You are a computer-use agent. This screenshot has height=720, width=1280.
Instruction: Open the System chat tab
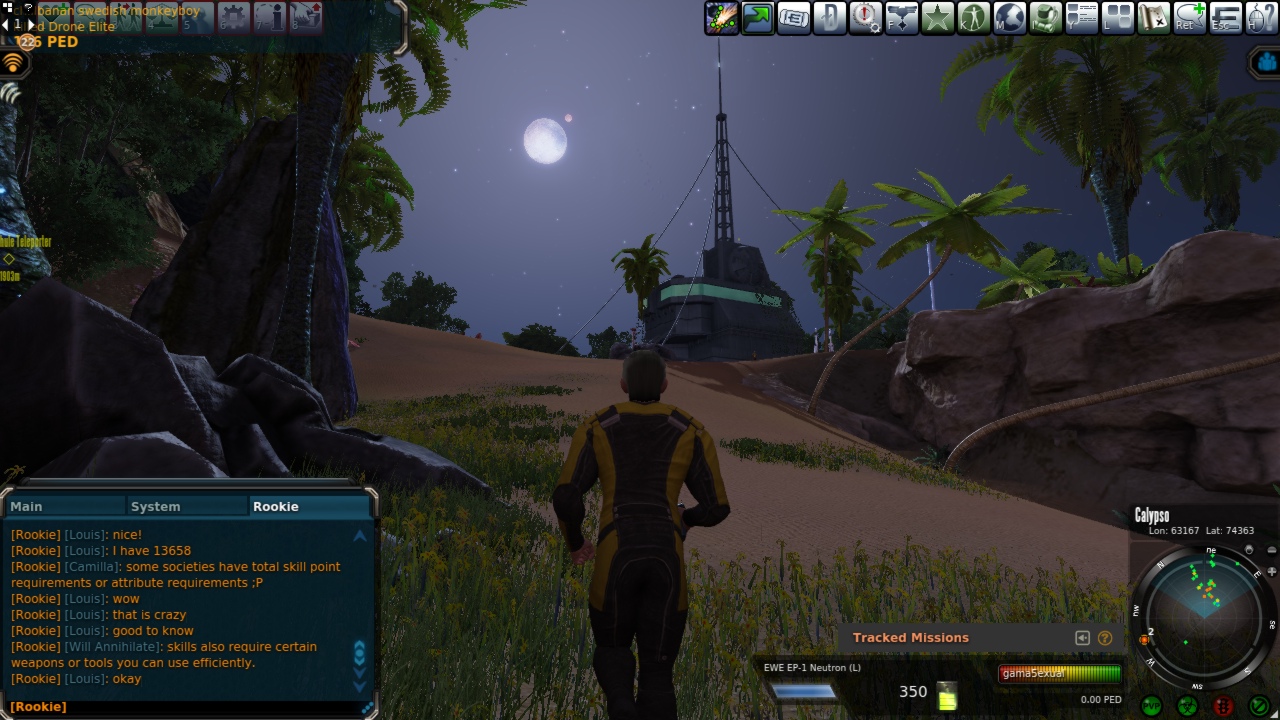(186, 506)
